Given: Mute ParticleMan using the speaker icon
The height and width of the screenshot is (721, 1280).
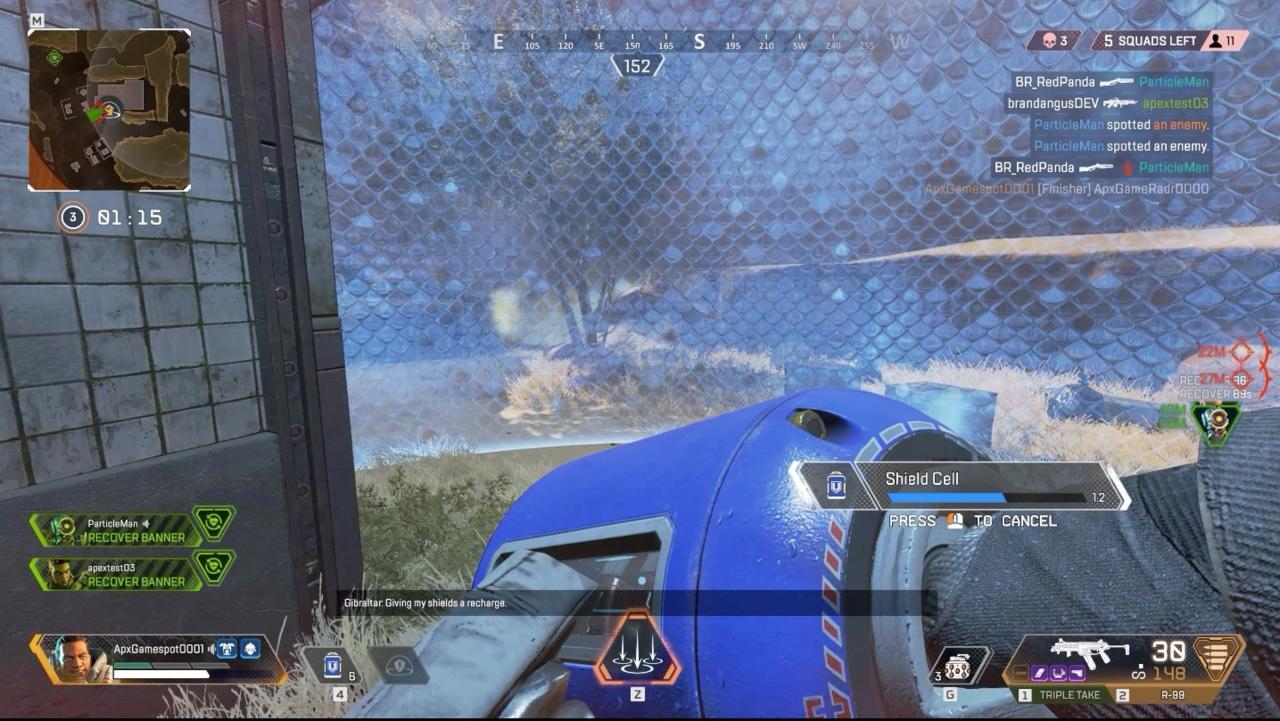Looking at the screenshot, I should [146, 522].
